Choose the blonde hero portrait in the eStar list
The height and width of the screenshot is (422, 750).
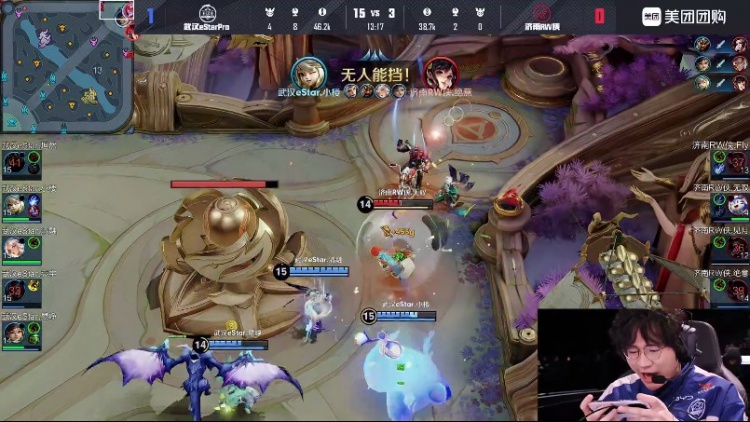(15, 204)
